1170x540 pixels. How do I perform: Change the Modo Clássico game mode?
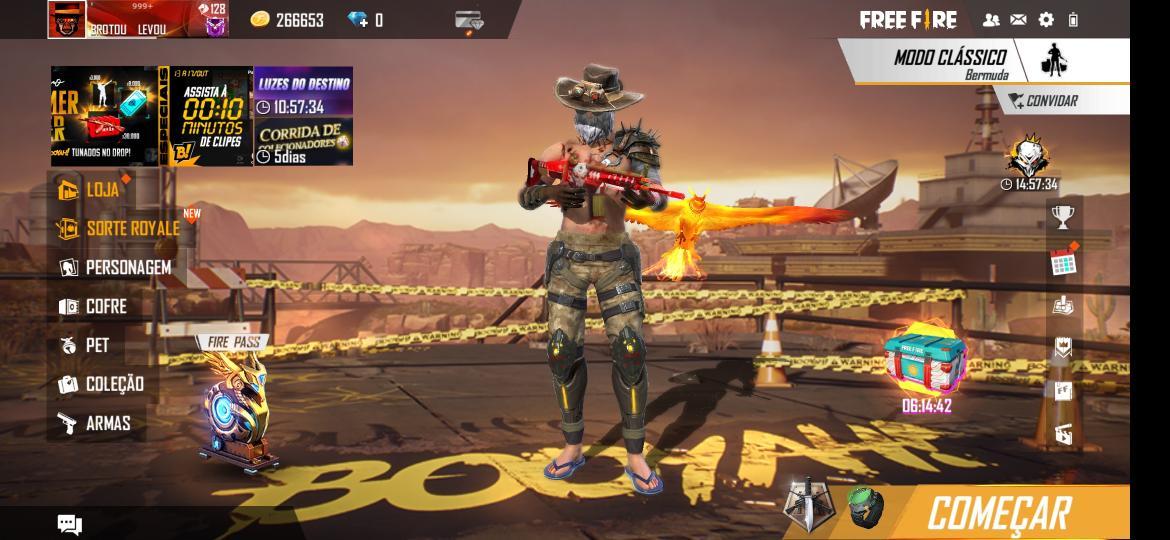950,63
